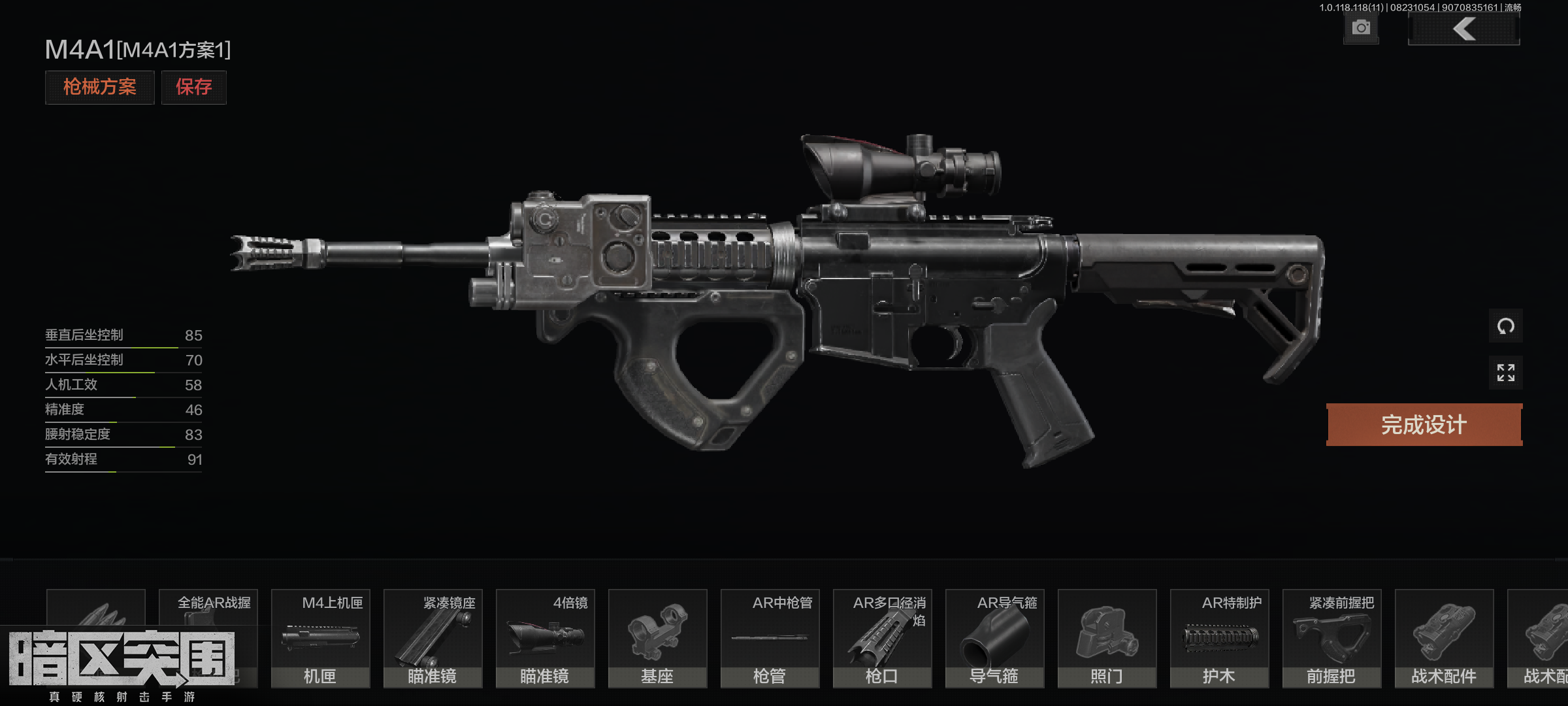Expand the weapon view to fullscreen
The image size is (1568, 706).
tap(1505, 373)
